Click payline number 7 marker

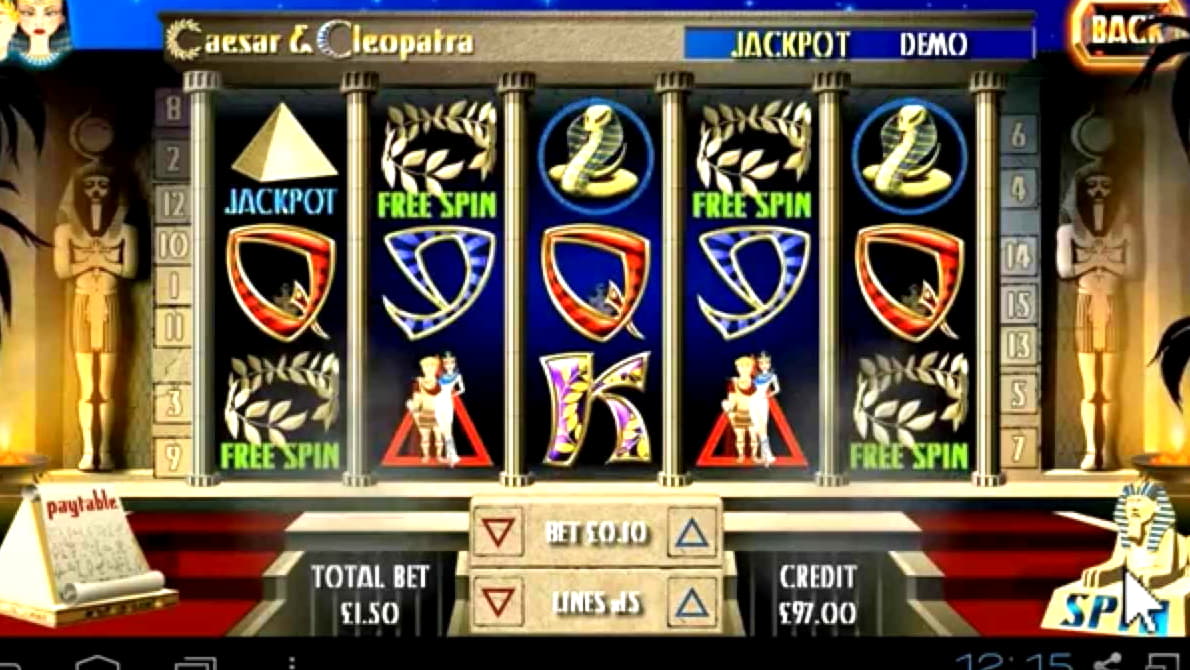pos(1018,443)
